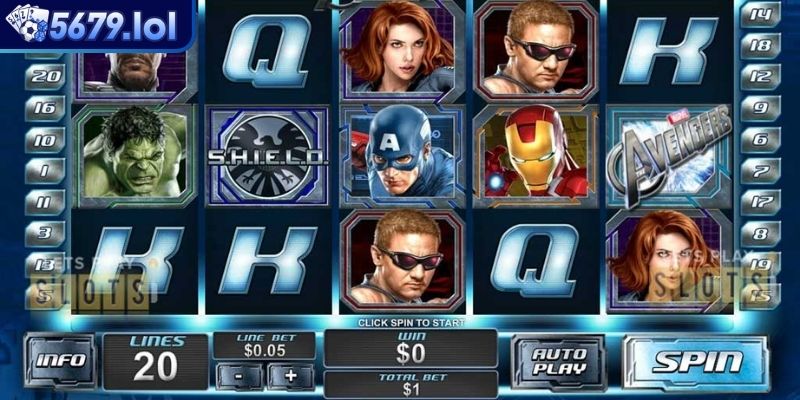800x400 pixels.
Task: Decrease the line bet with minus
Action: pos(248,376)
